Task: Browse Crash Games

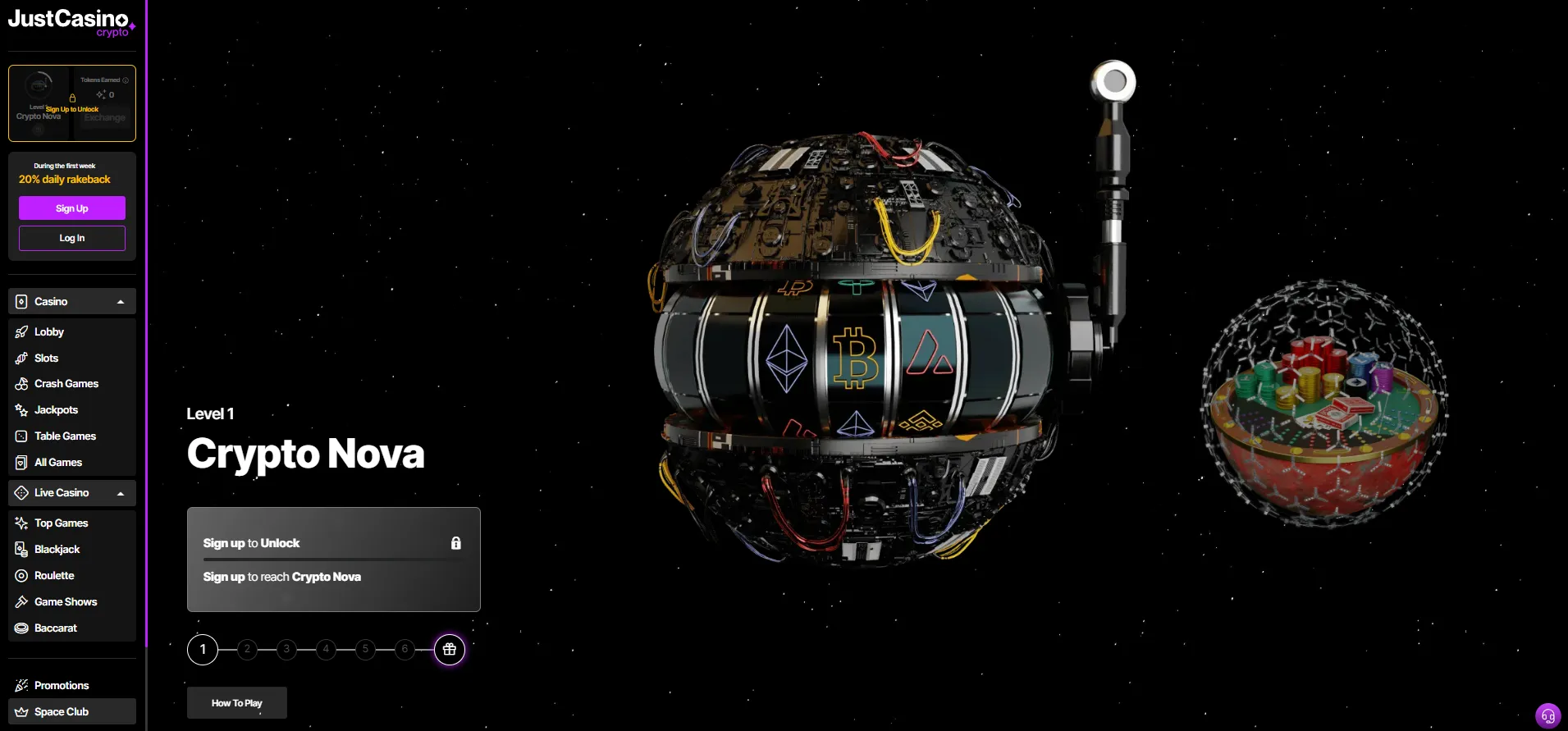Action: tap(66, 384)
